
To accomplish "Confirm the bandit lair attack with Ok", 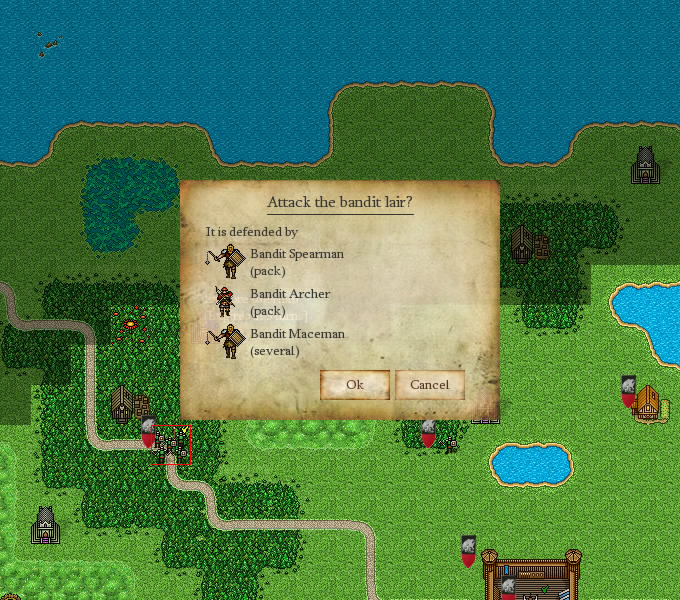I will [354, 385].
